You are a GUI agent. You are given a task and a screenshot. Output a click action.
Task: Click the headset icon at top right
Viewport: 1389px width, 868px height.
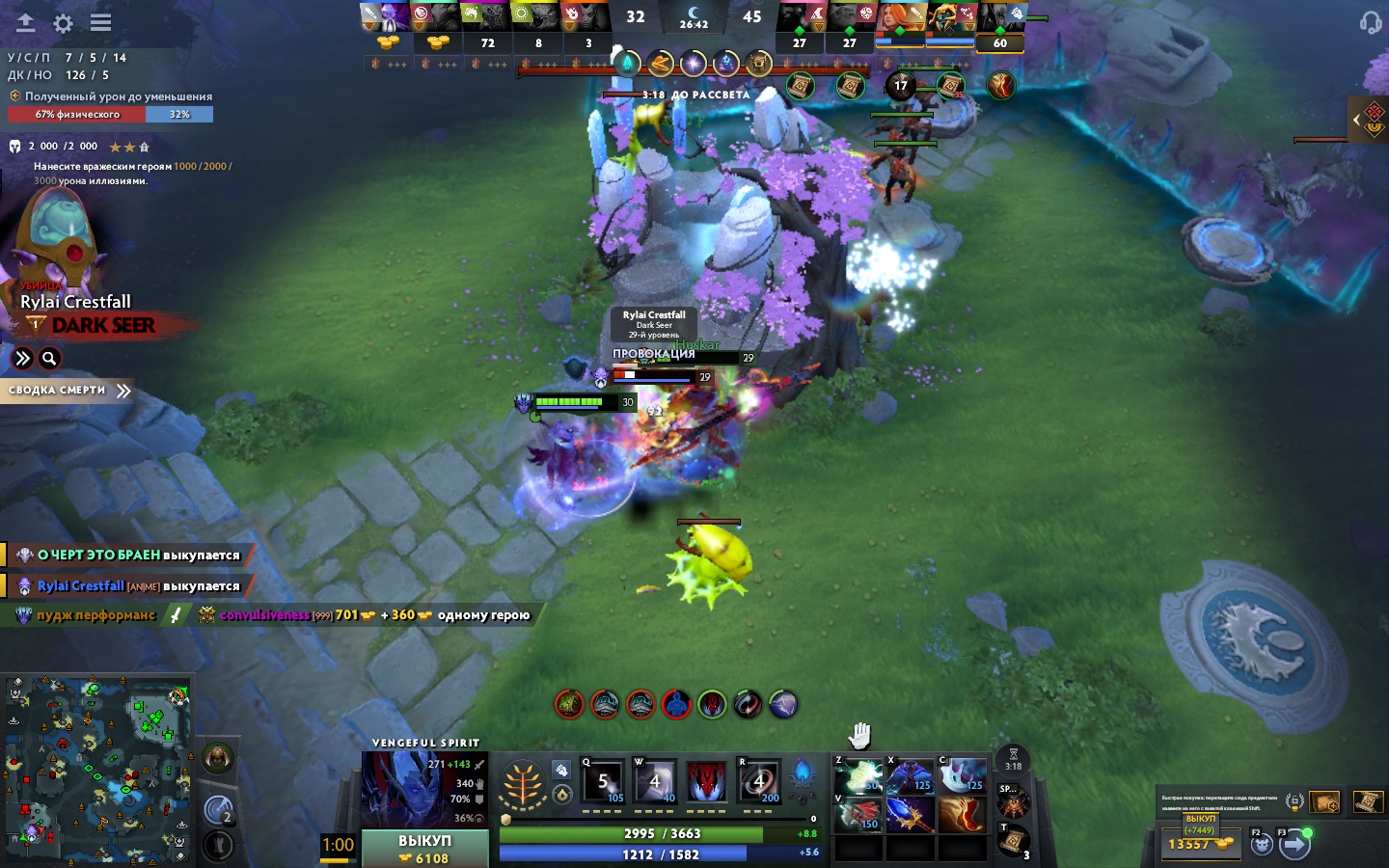tap(1371, 22)
